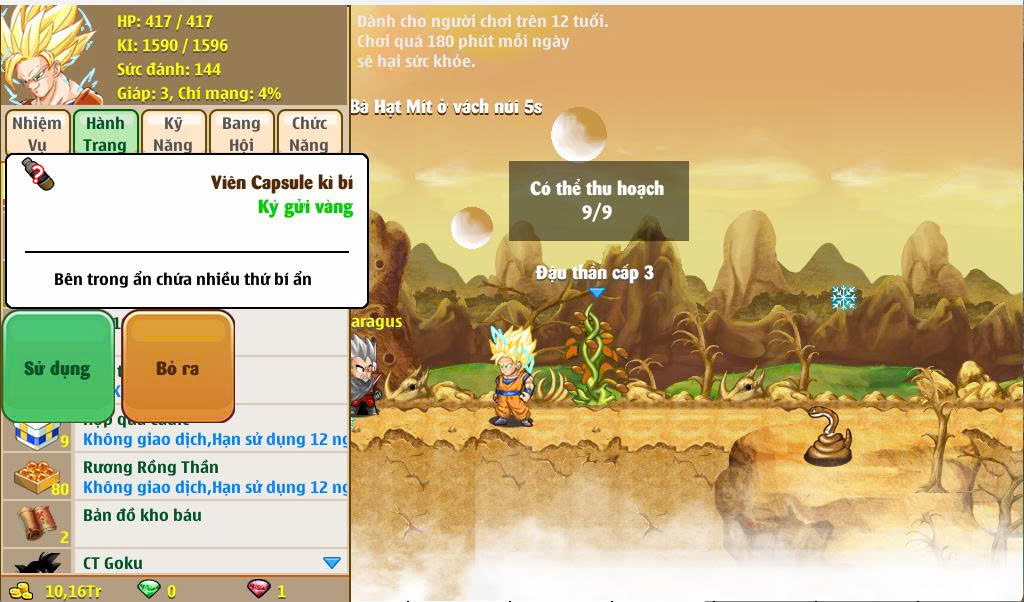Open the Chức Năng tab

pyautogui.click(x=309, y=133)
